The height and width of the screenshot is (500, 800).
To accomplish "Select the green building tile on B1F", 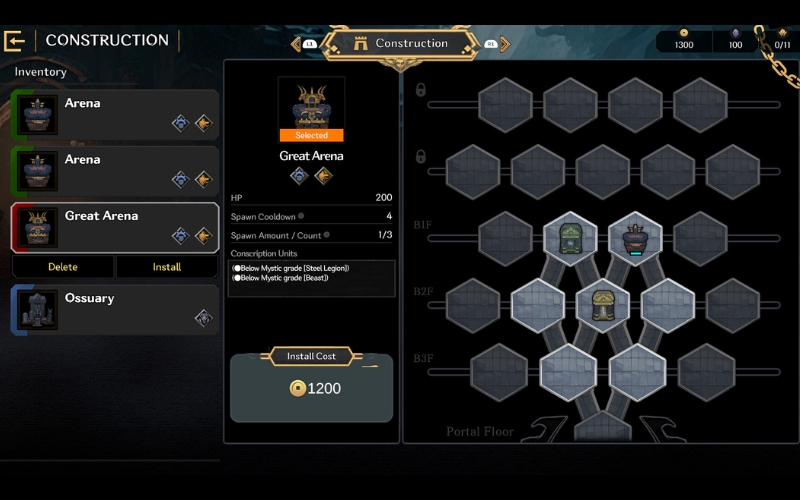I will (x=570, y=238).
